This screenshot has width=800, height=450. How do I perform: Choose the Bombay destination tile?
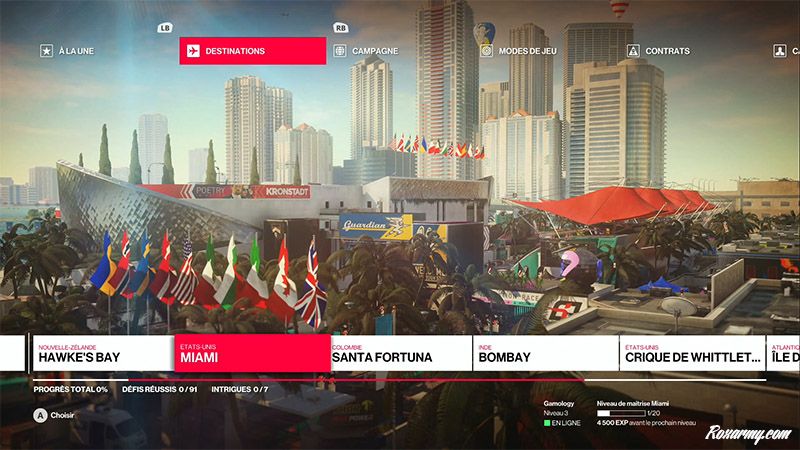point(545,353)
